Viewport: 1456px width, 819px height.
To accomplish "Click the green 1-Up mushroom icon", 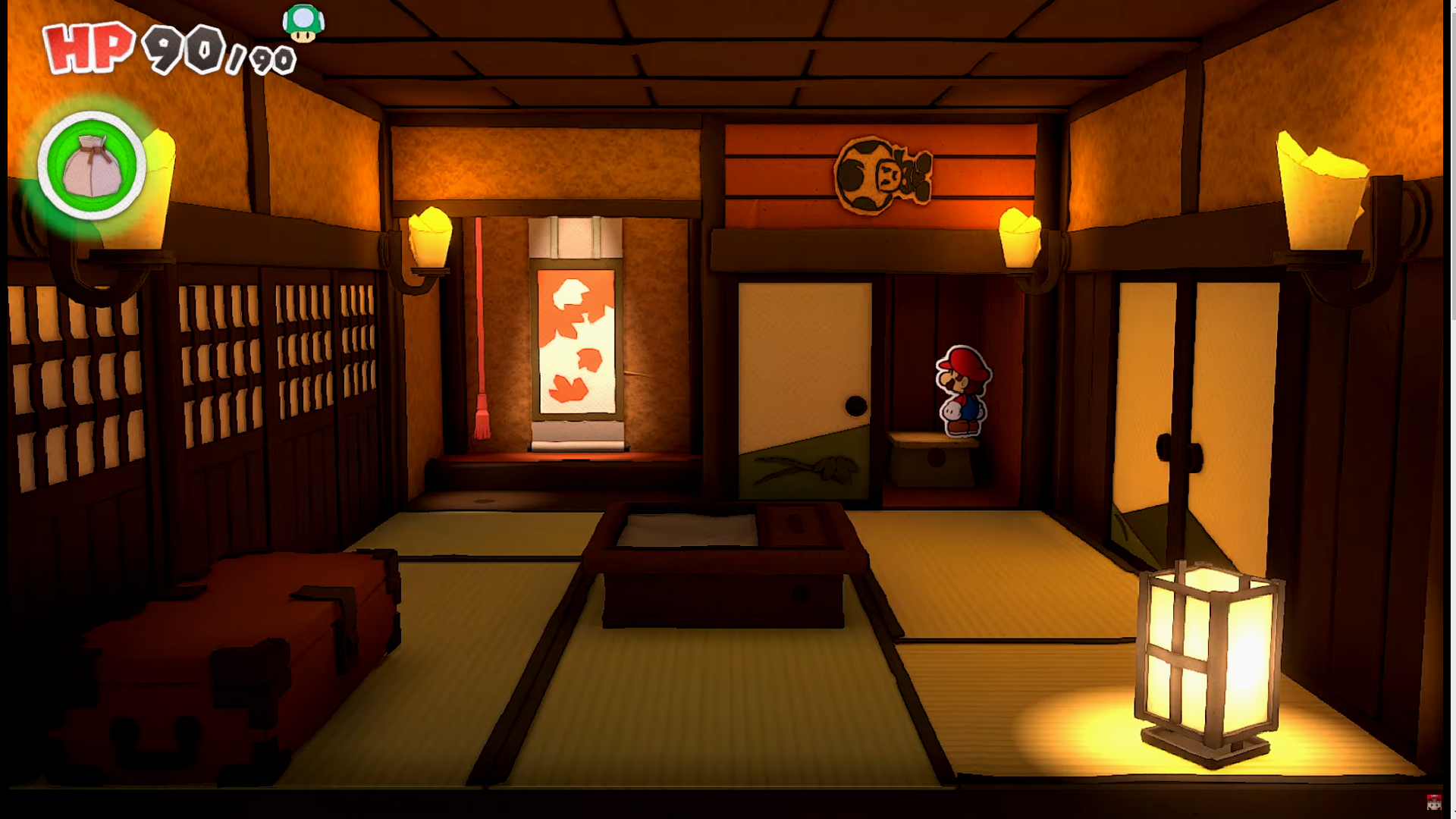I will [x=303, y=24].
